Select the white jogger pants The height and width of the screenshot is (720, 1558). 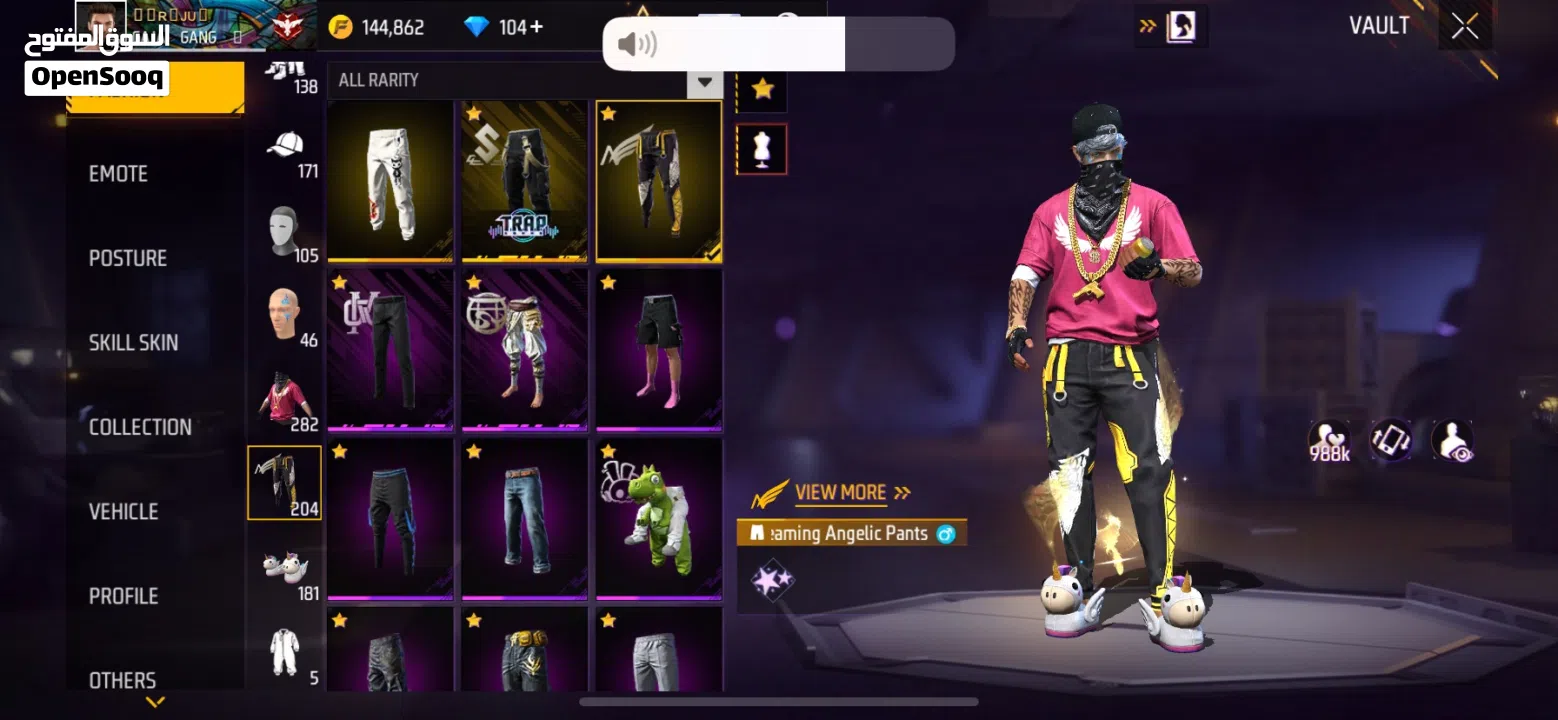tap(390, 181)
